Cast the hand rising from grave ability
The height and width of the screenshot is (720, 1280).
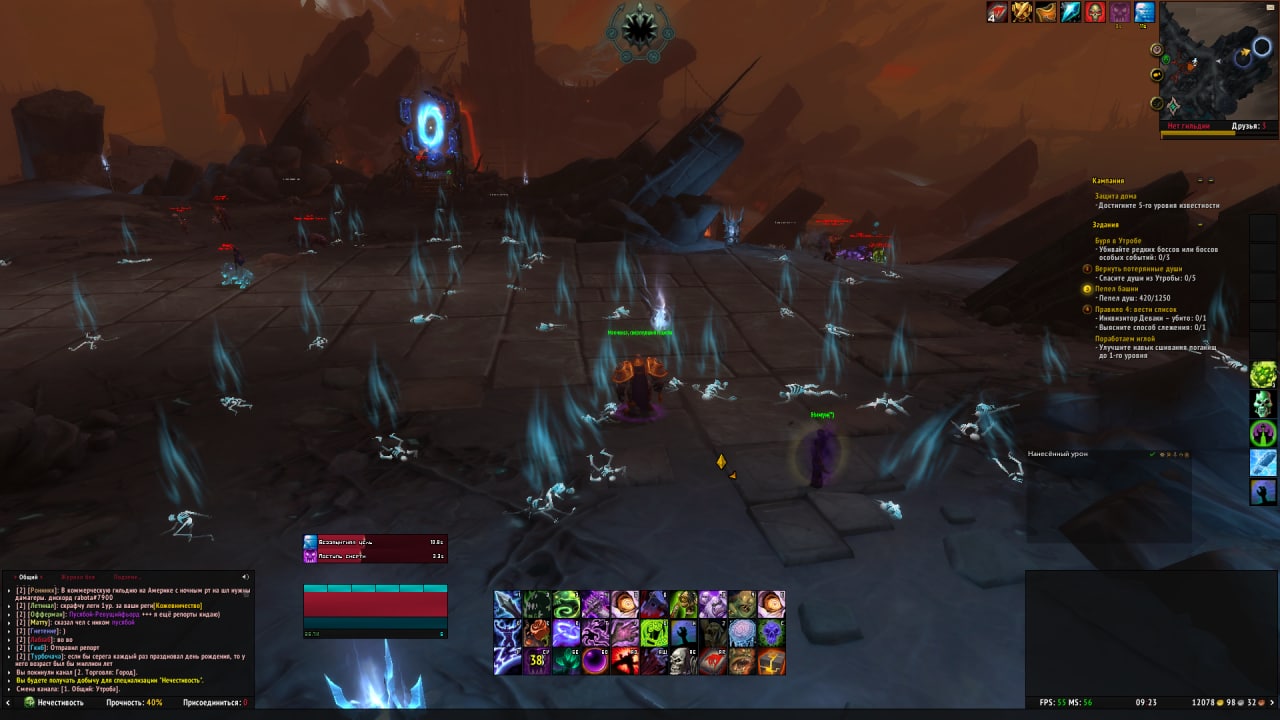683,633
